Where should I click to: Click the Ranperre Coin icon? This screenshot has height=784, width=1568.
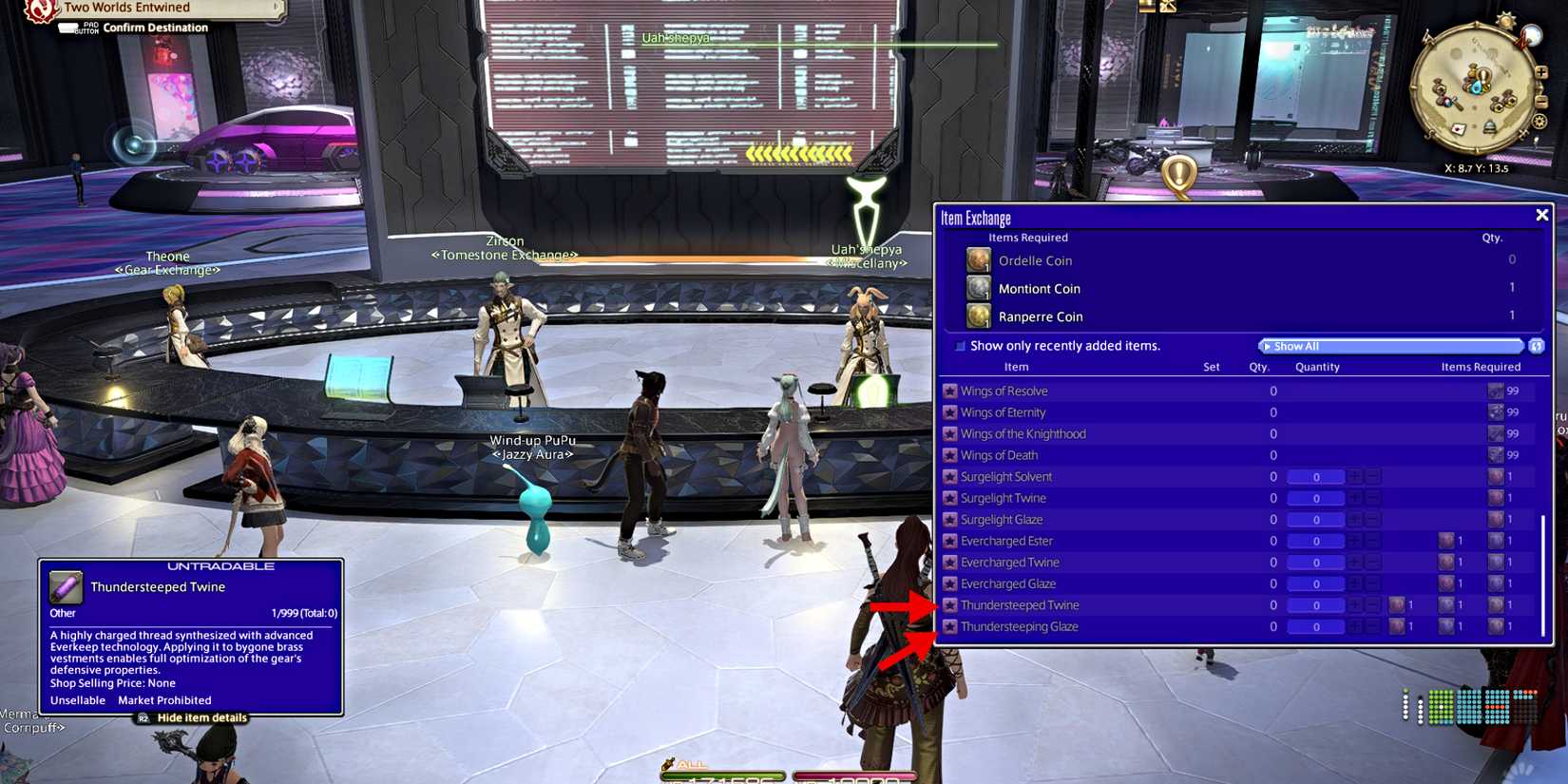[x=978, y=316]
